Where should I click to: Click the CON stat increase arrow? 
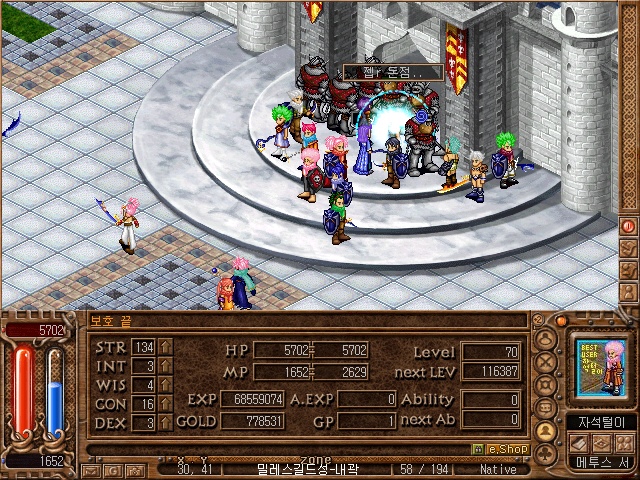coord(166,404)
